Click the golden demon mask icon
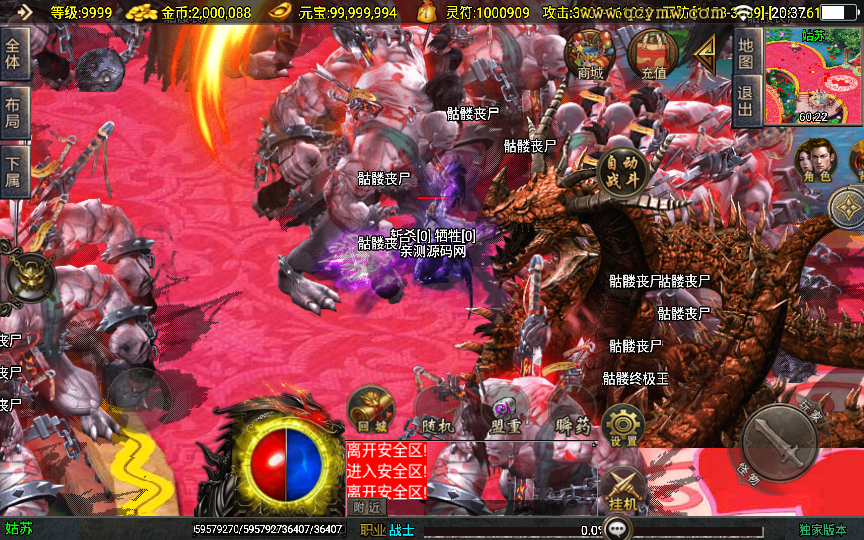Screen dimensions: 864x540 click(x=30, y=276)
